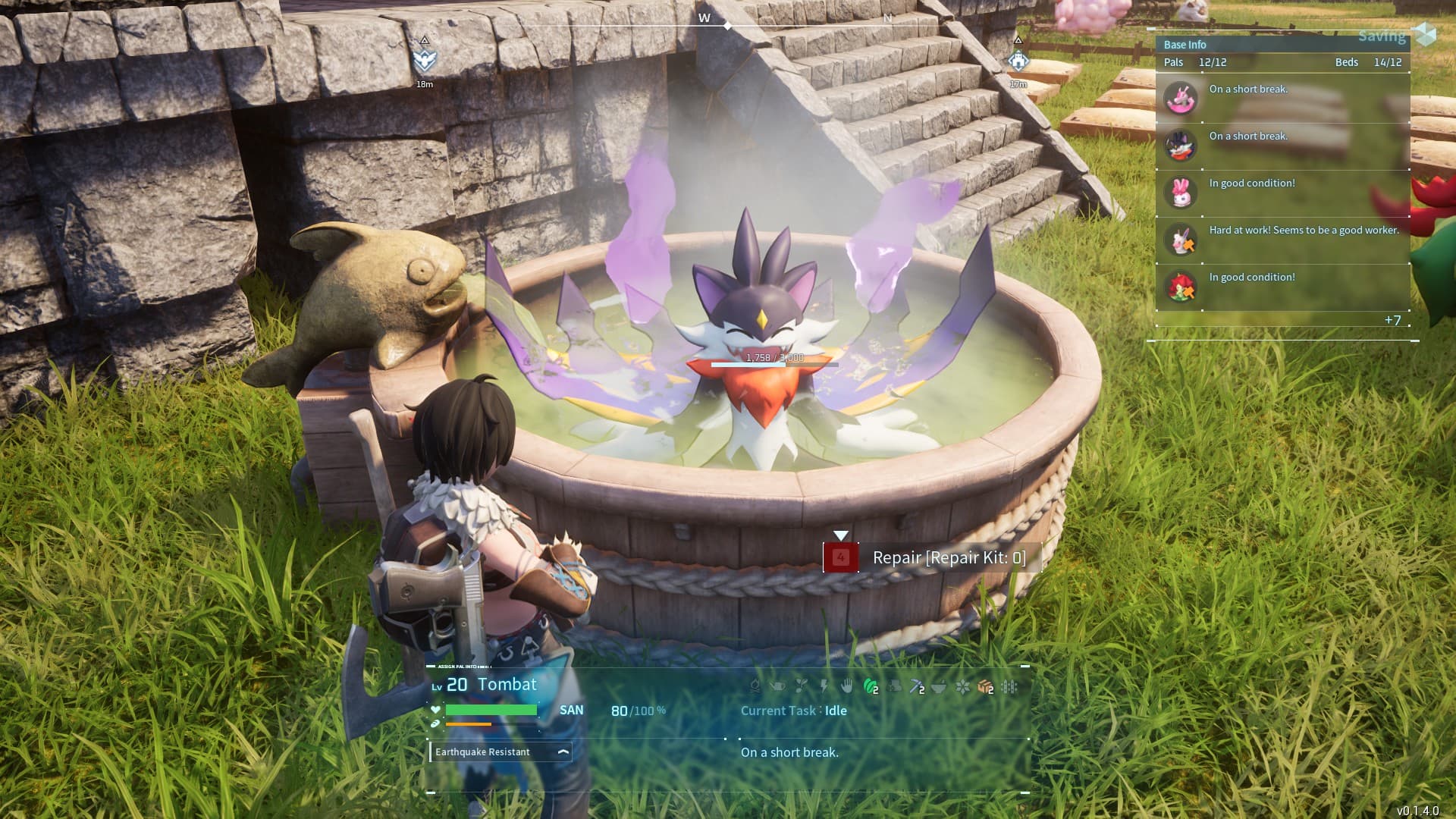Viewport: 1456px width, 819px height.
Task: Click the green Gathering work suitability icon
Action: coord(871,687)
